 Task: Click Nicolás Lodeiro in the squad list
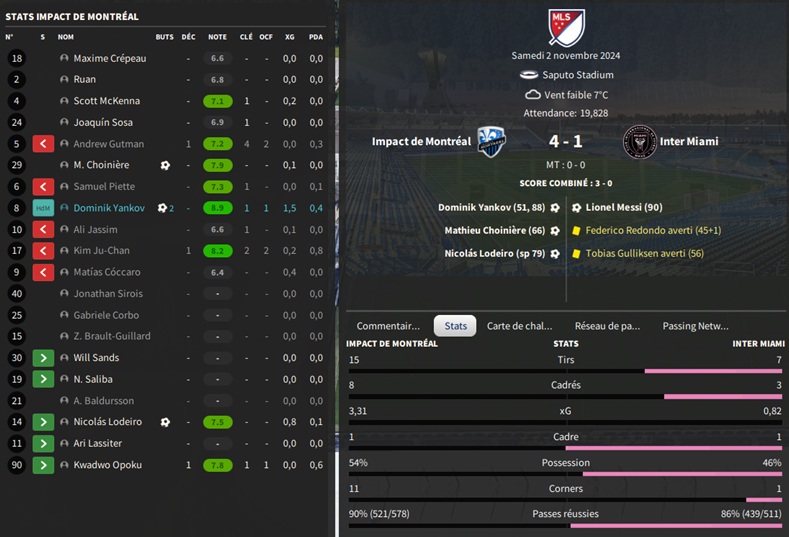tap(107, 422)
